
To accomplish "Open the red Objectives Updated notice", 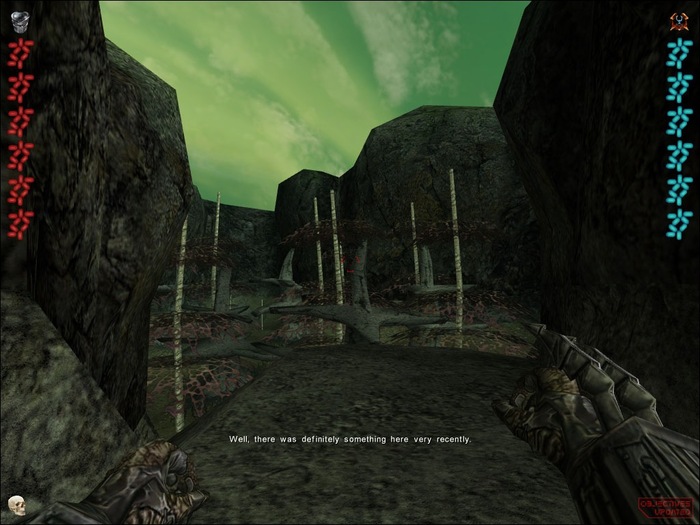I will [666, 506].
